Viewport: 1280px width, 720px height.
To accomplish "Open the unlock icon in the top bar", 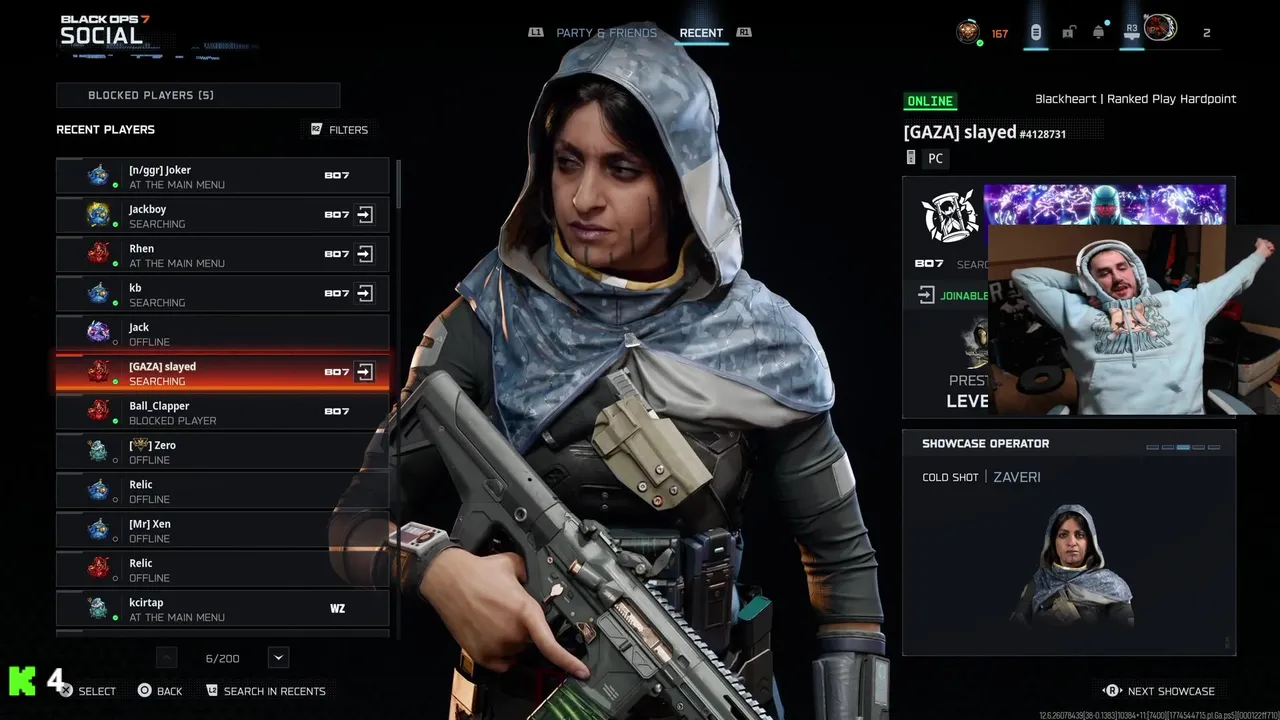I will (x=1068, y=33).
